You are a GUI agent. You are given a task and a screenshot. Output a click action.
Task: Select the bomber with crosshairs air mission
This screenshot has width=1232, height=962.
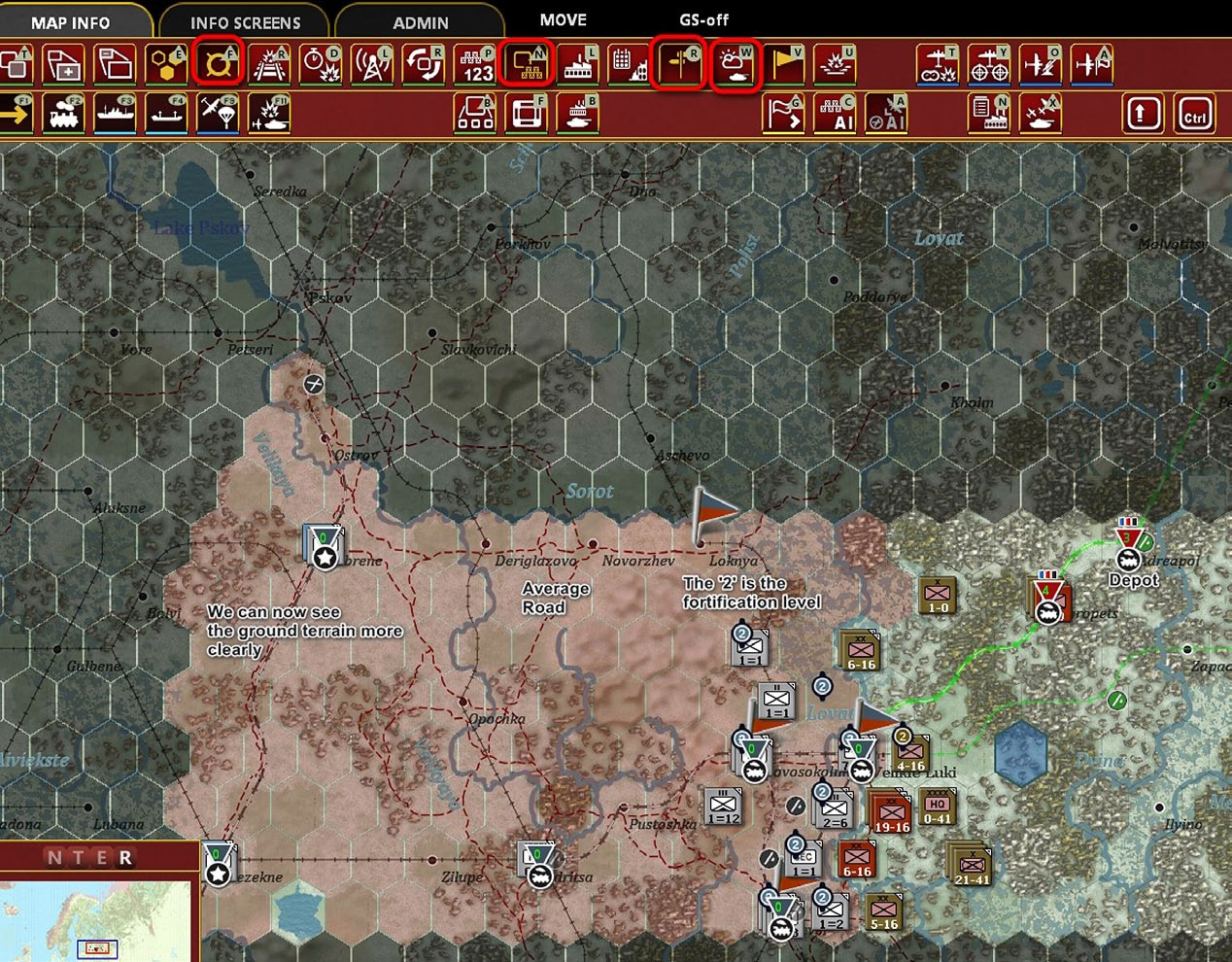tap(989, 65)
